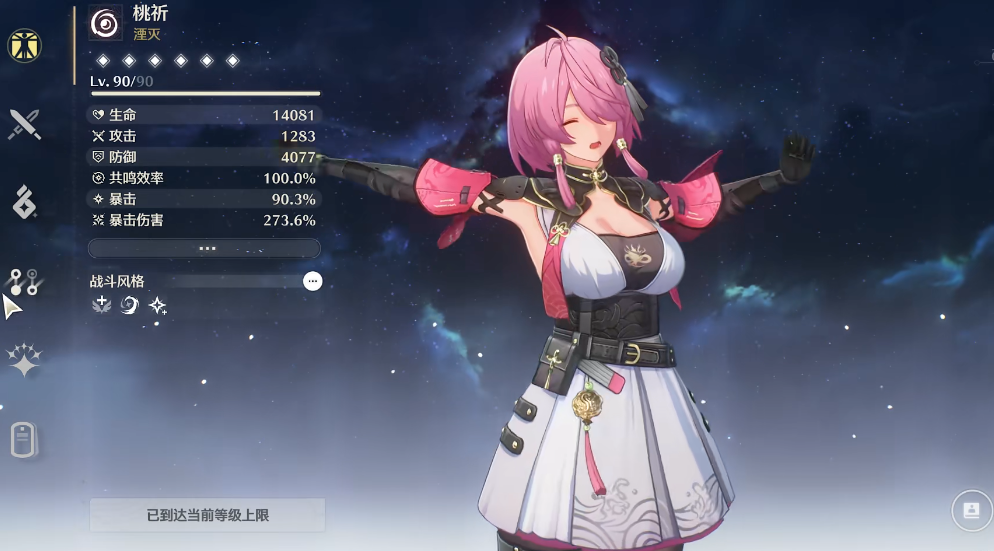
Task: Select the 湮灭 spiral element icon
Action: coord(105,23)
